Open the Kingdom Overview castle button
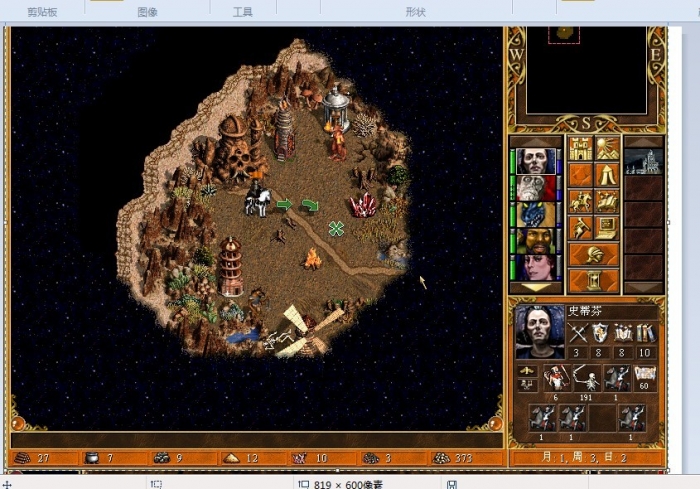700x489 pixels. click(x=580, y=150)
